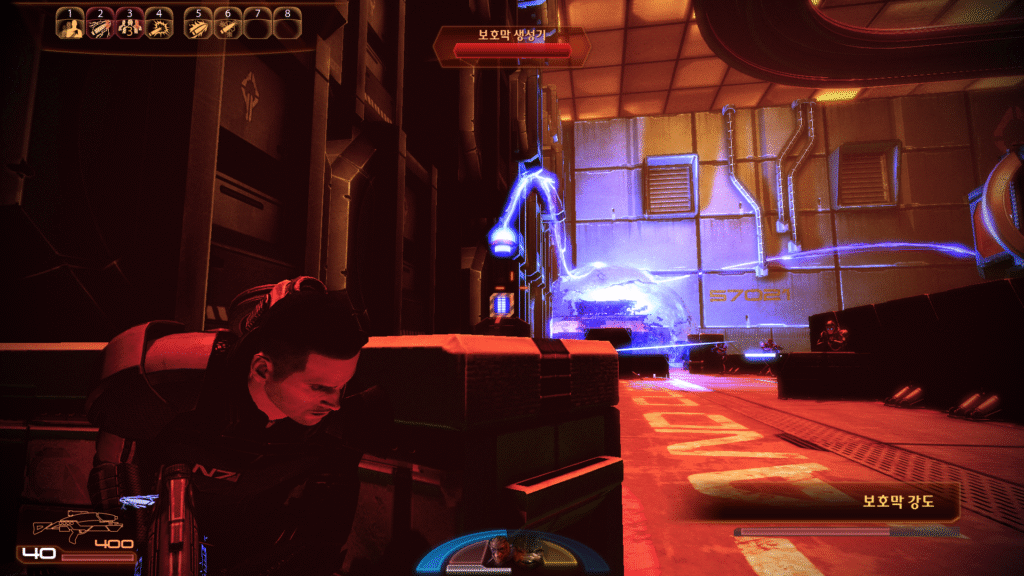This screenshot has width=1024, height=576.
Task: Select the left squadmate portrait
Action: click(x=497, y=548)
